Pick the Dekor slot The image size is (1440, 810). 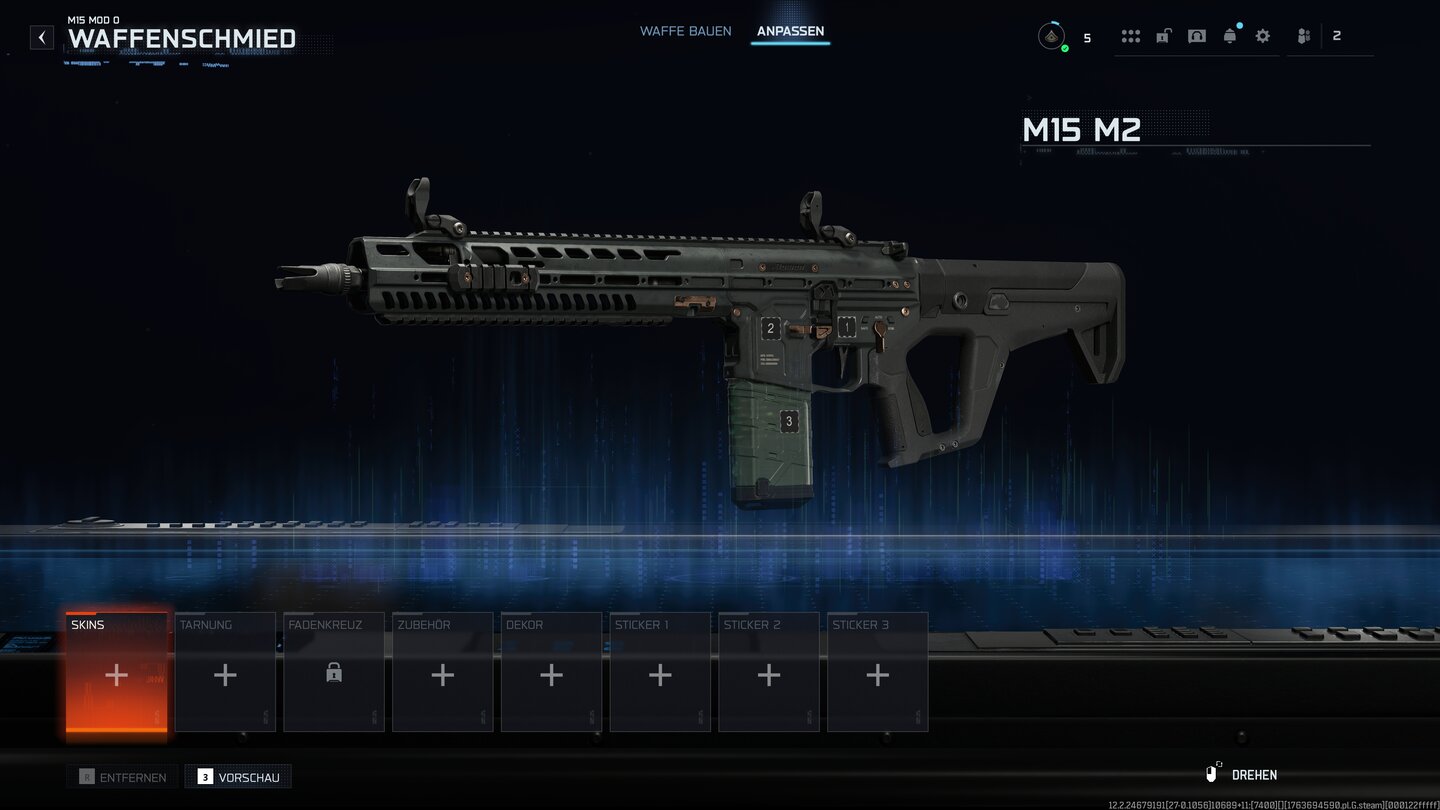(x=551, y=673)
